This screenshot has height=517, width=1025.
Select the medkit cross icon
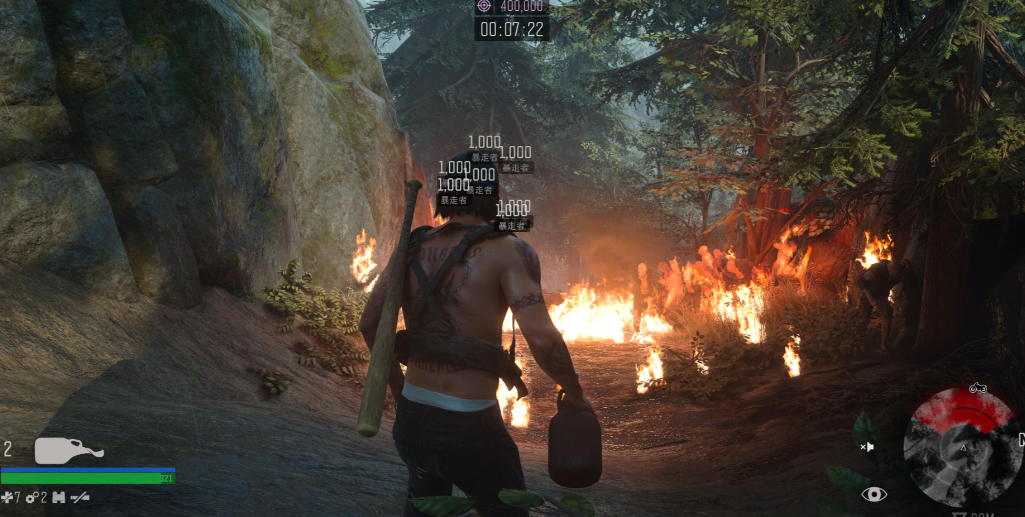[x=7, y=497]
